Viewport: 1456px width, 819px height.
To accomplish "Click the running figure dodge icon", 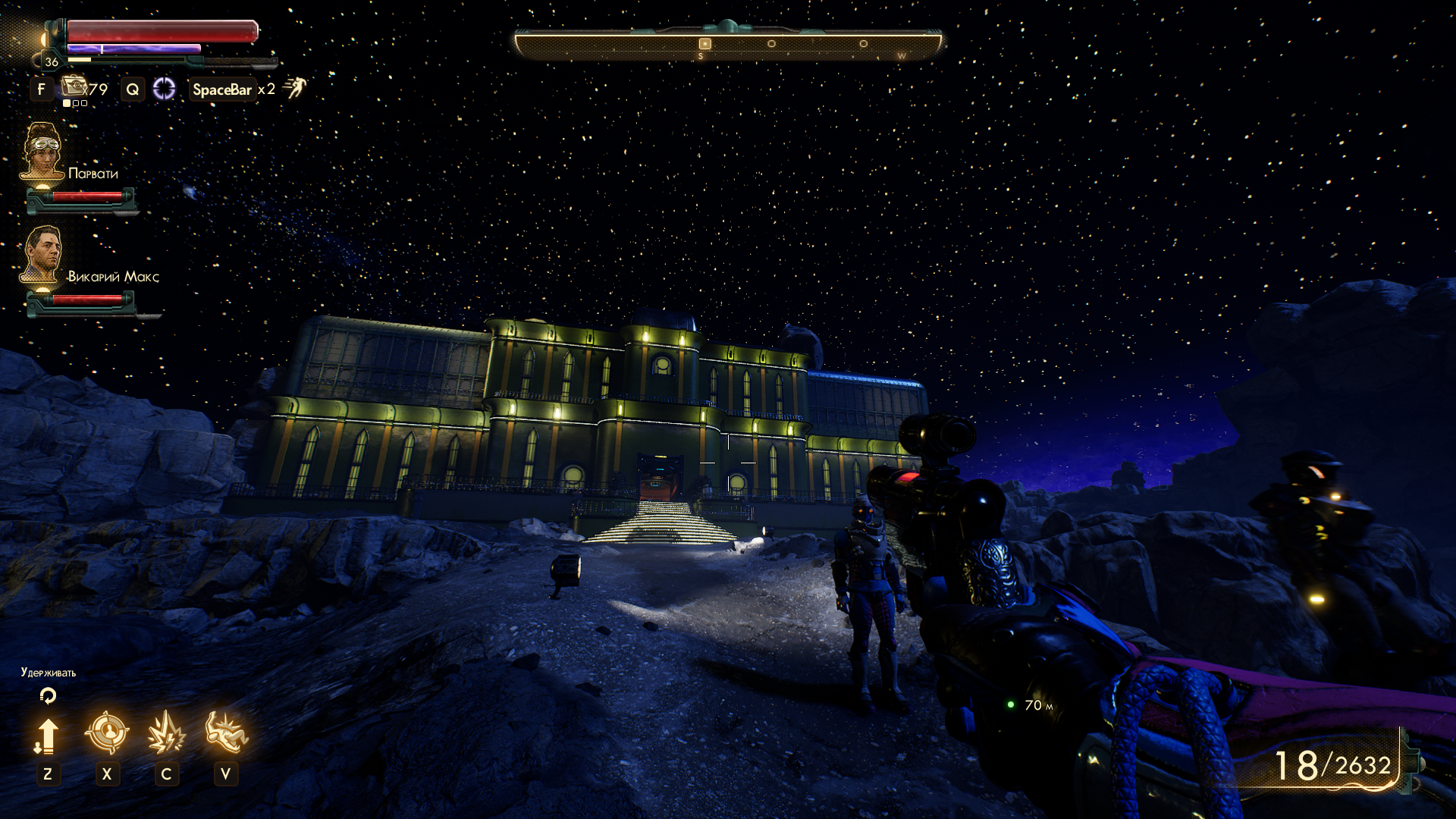I will click(295, 87).
